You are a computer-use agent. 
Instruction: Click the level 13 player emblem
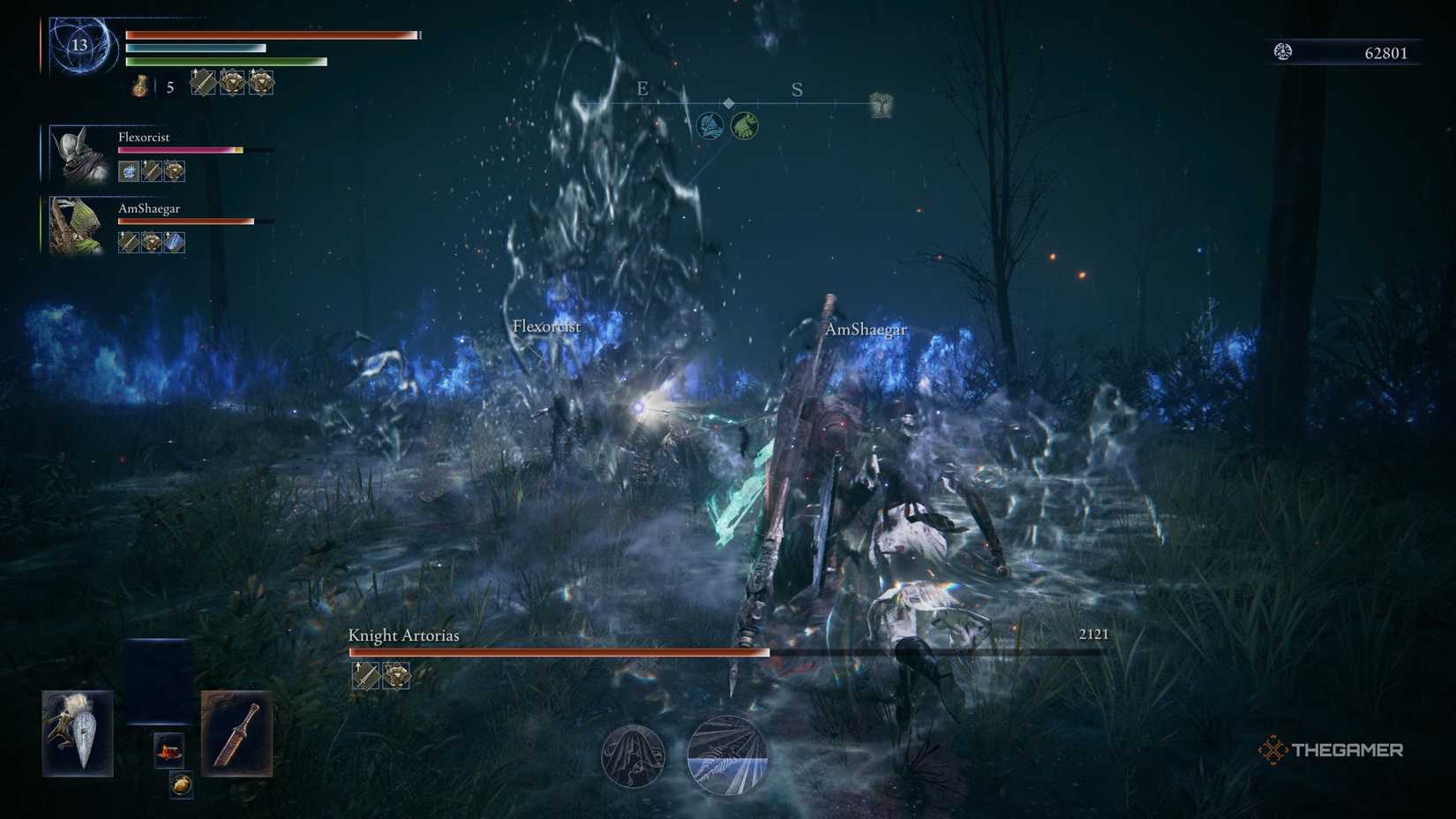[80, 45]
